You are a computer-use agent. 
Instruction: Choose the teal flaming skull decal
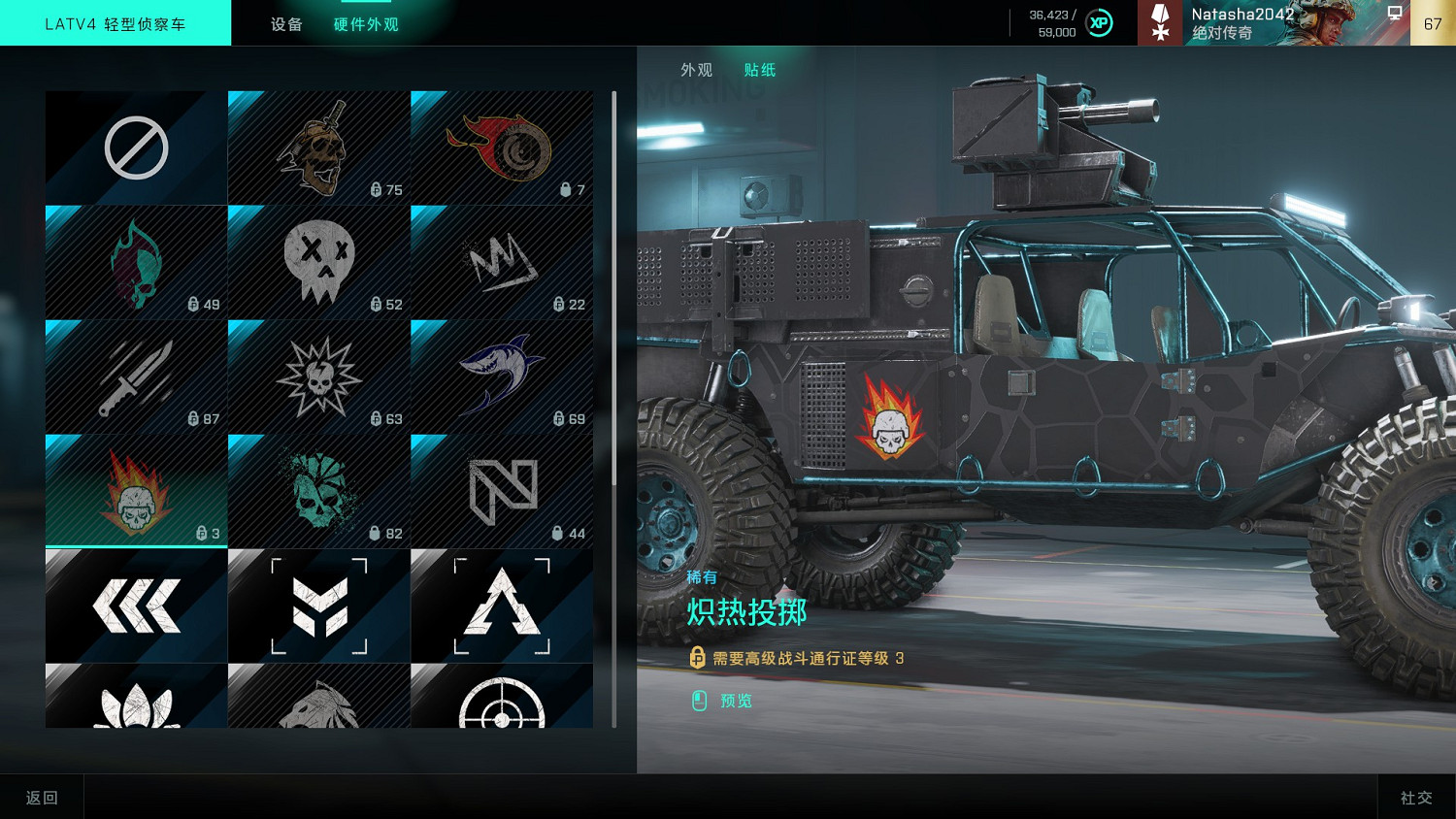coord(136,262)
